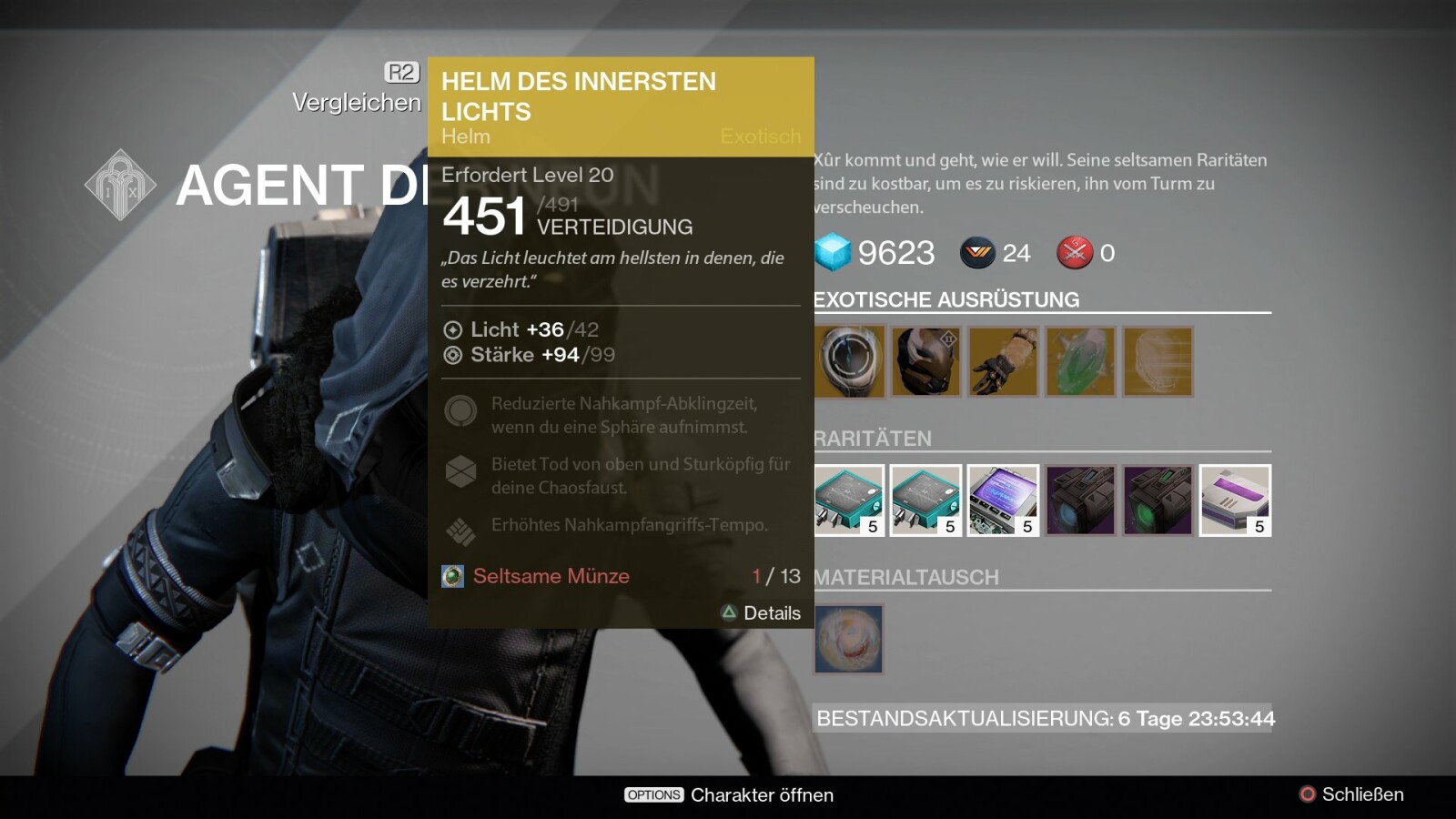The image size is (1456, 819).
Task: Choose the exotic gauntlets item
Action: click(1003, 361)
